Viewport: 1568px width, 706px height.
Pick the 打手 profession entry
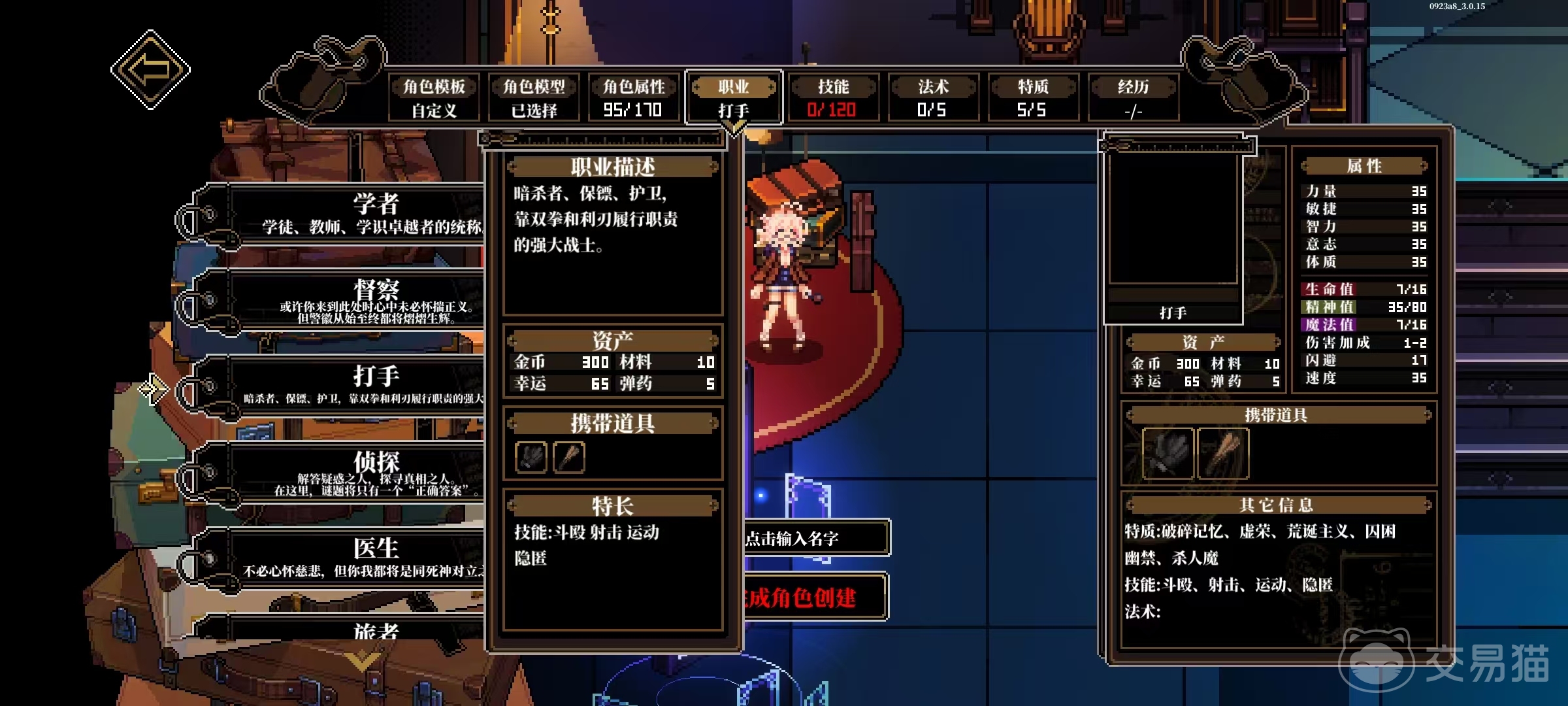click(366, 386)
